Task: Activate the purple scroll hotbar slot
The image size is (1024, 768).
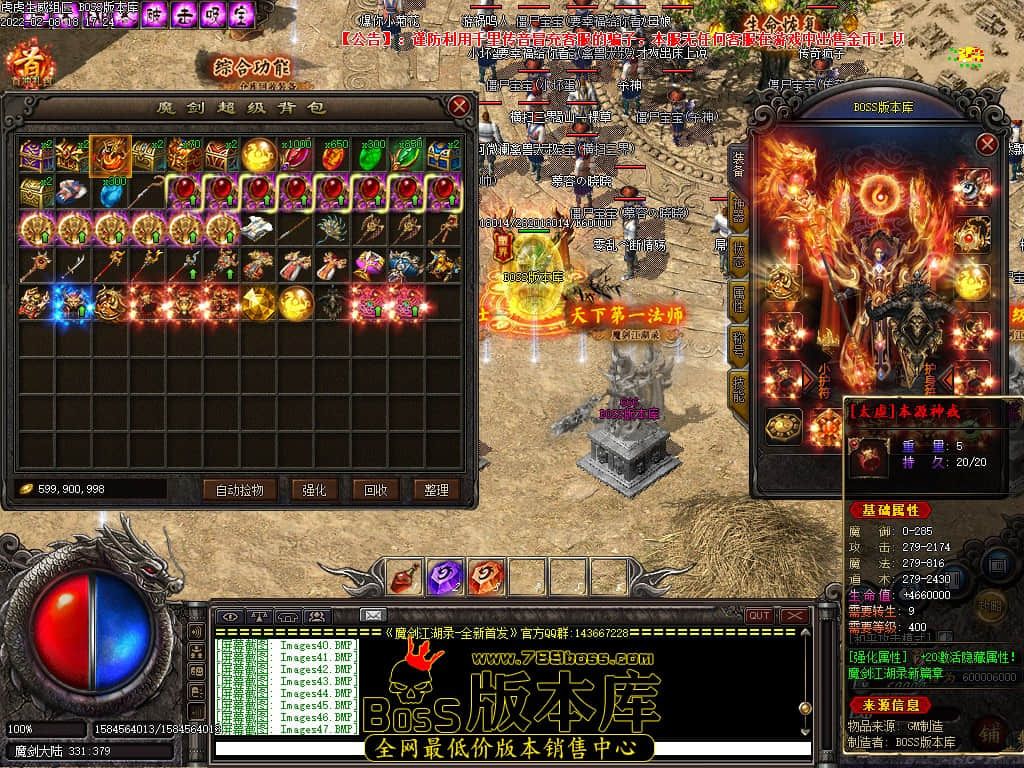Action: tap(444, 576)
